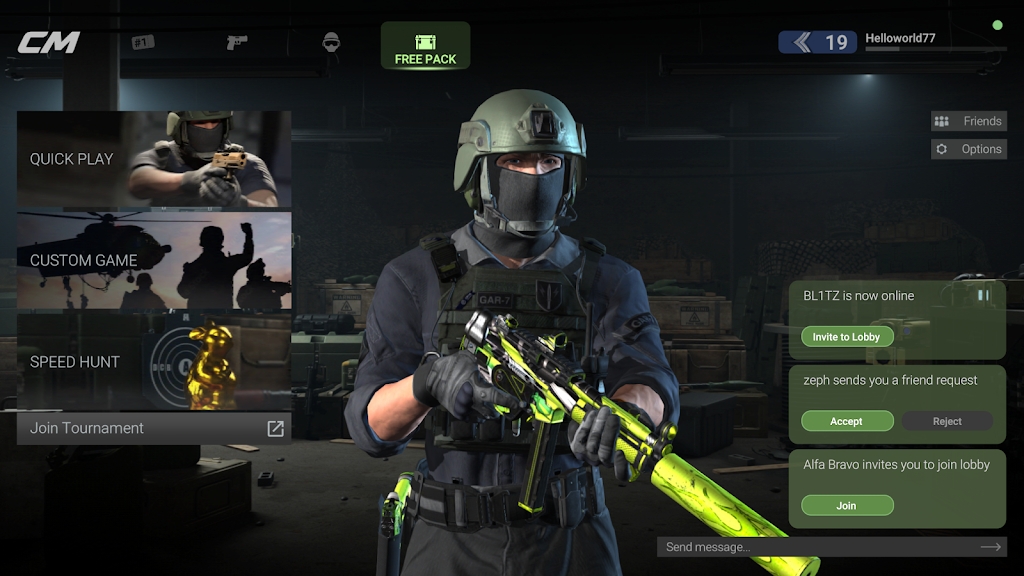Join Alfa Bravo's lobby

[x=846, y=505]
